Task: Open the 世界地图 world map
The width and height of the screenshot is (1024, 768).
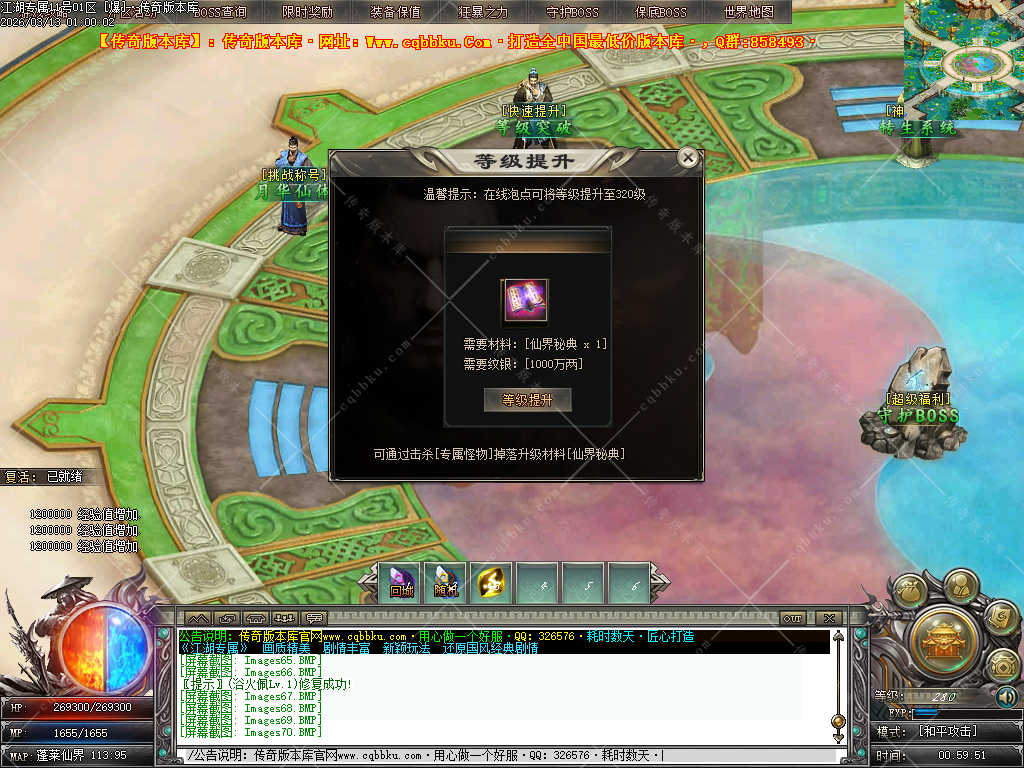Action: [x=748, y=12]
